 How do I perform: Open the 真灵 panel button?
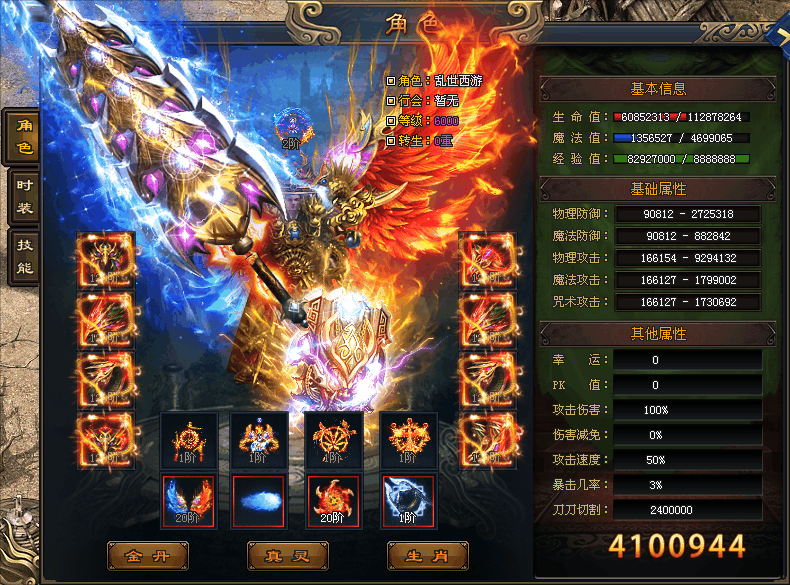click(x=287, y=554)
